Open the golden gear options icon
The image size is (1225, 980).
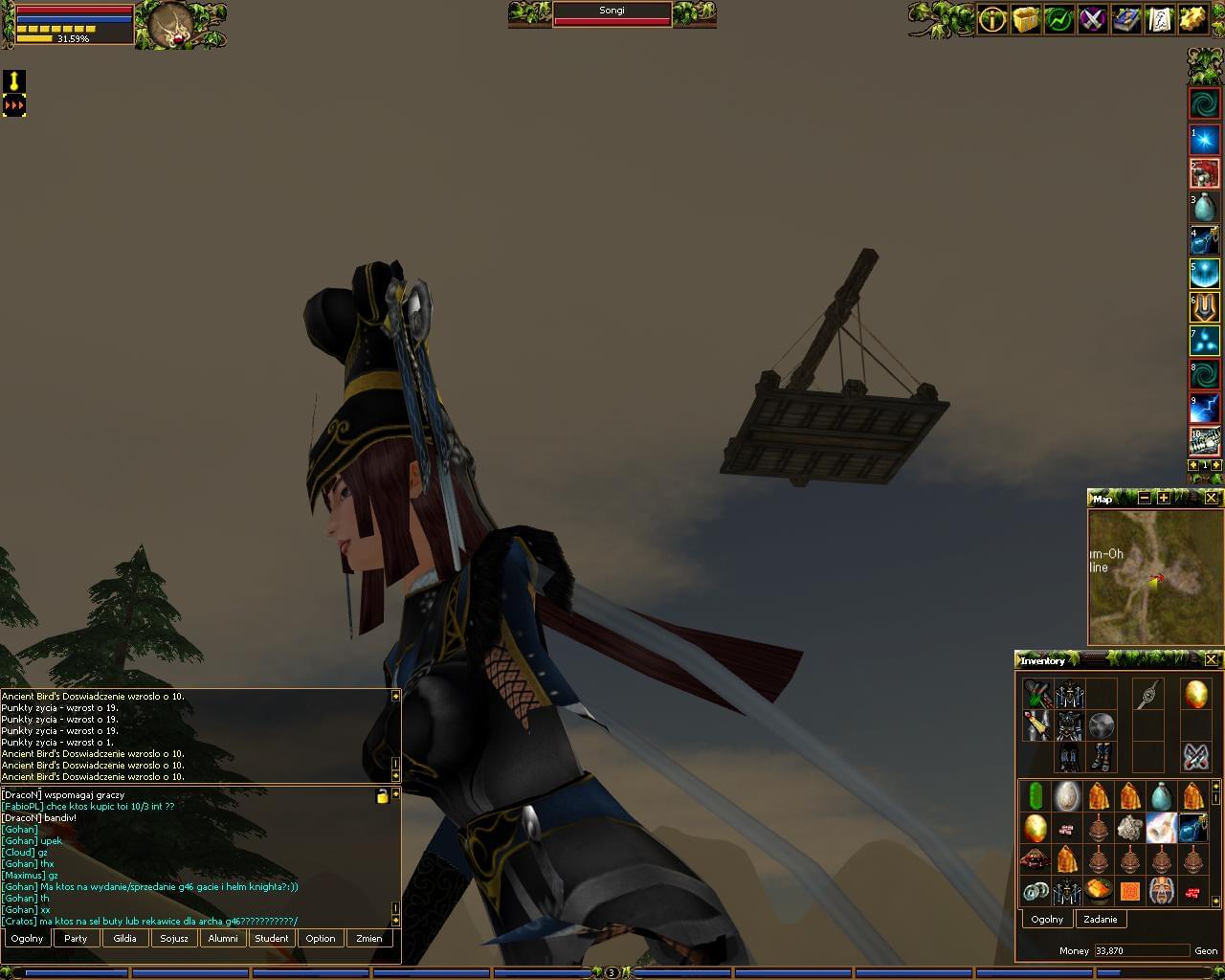(1192, 19)
